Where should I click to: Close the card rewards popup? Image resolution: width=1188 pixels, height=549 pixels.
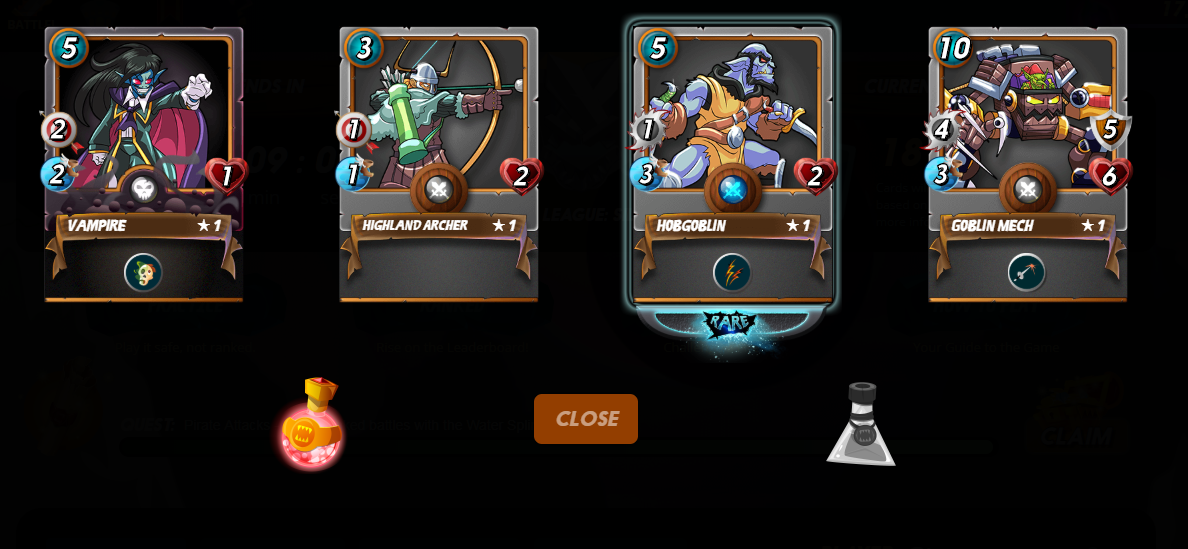pyautogui.click(x=585, y=419)
